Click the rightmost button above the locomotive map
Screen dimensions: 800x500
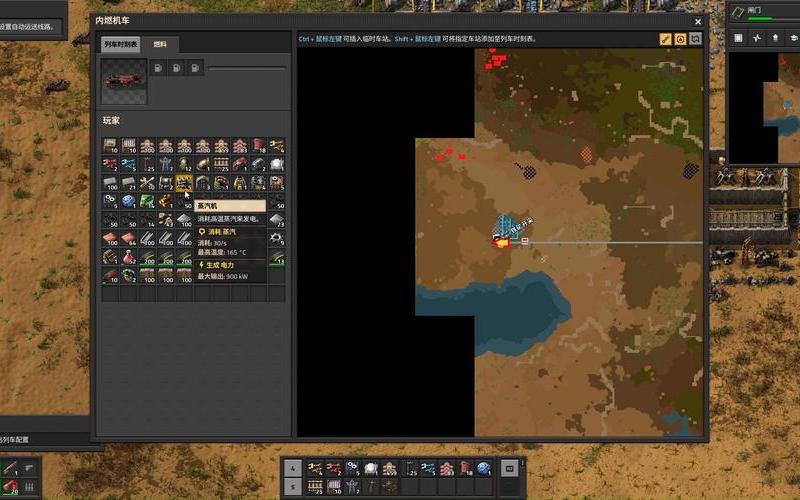point(695,39)
